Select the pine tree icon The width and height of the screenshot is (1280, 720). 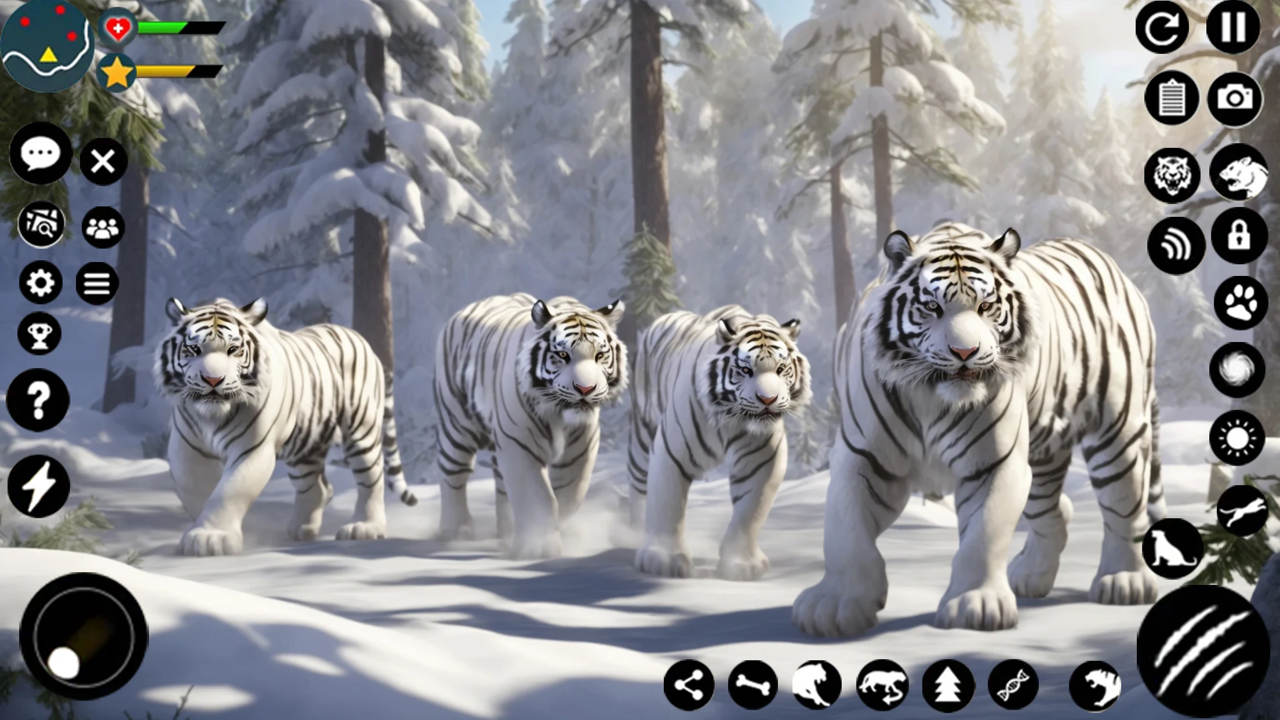click(x=947, y=684)
